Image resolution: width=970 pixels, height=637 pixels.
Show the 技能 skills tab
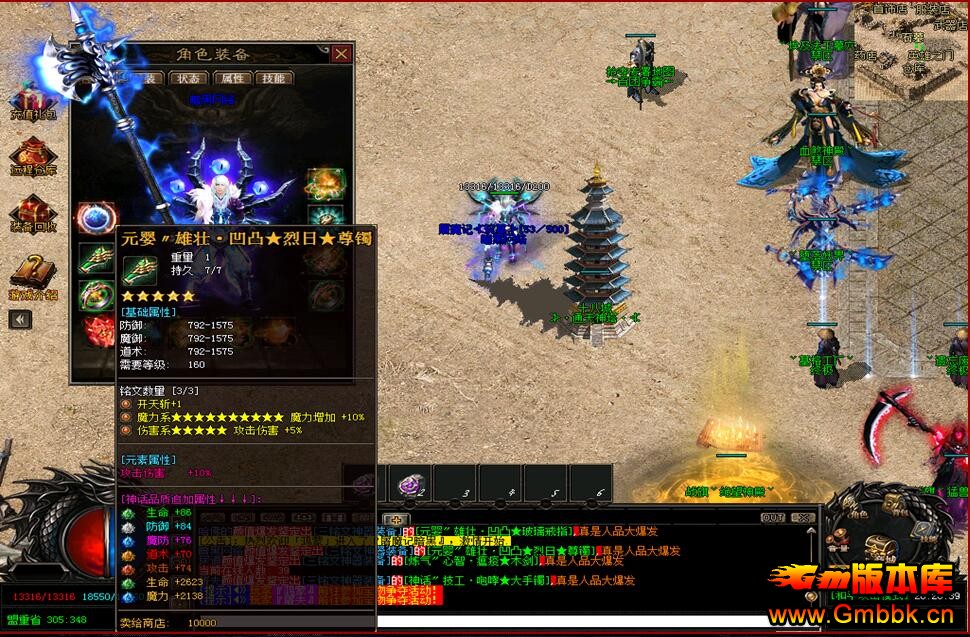[273, 78]
